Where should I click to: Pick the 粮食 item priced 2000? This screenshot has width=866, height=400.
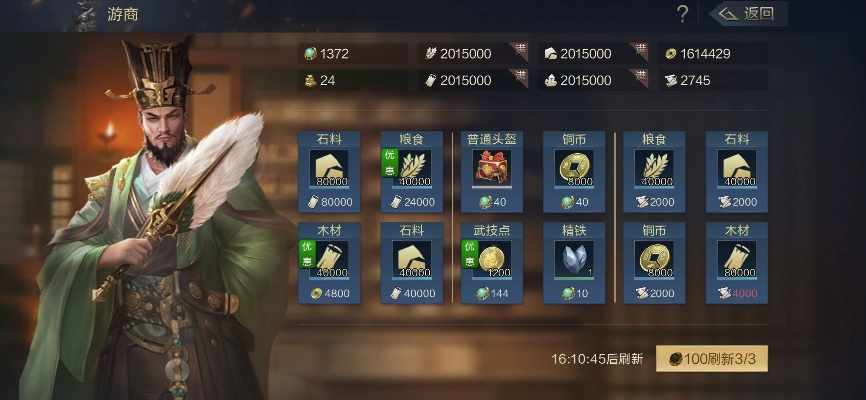[655, 172]
